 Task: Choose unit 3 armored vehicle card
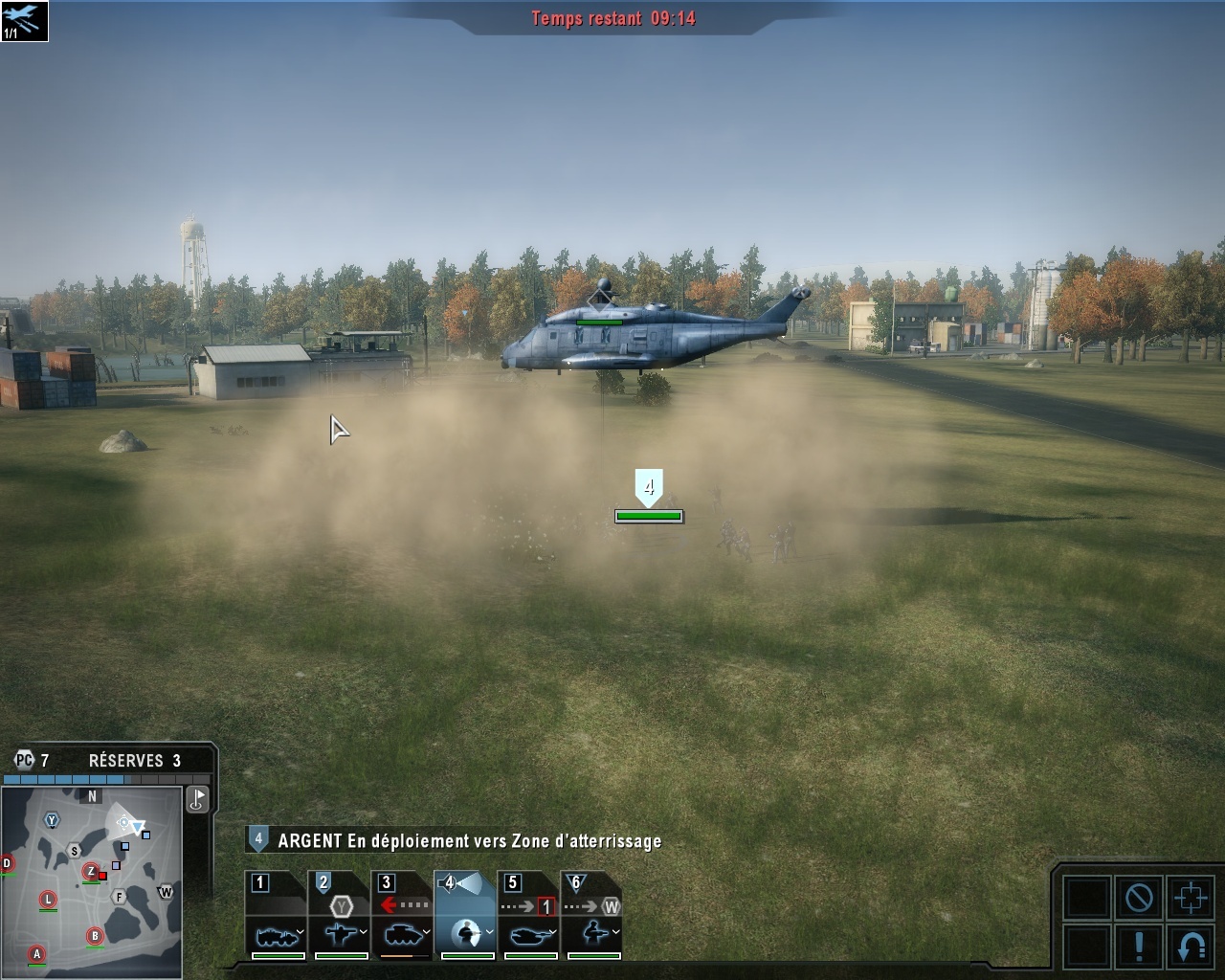tap(403, 915)
